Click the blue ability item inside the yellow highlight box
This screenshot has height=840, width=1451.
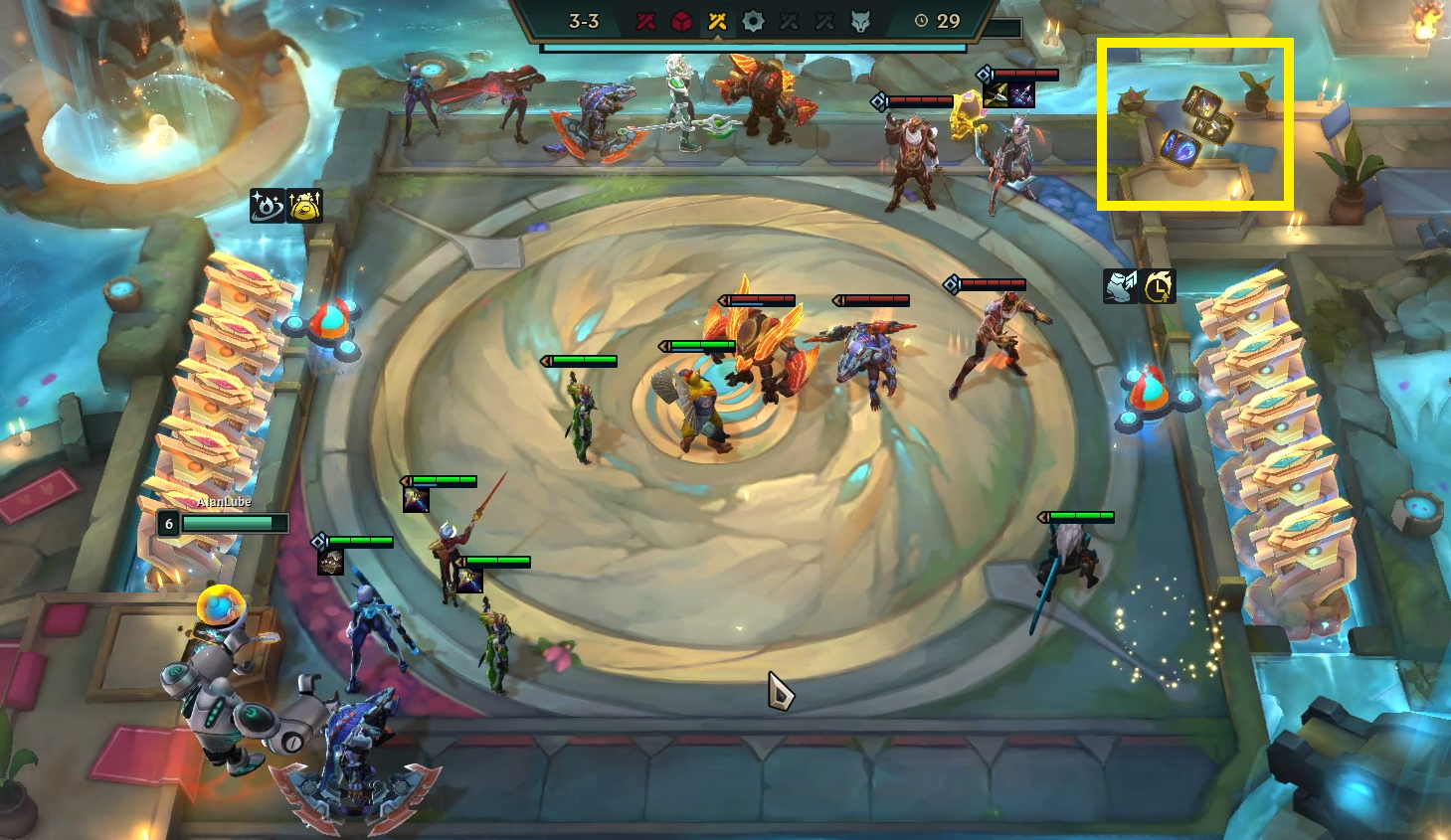[1180, 149]
